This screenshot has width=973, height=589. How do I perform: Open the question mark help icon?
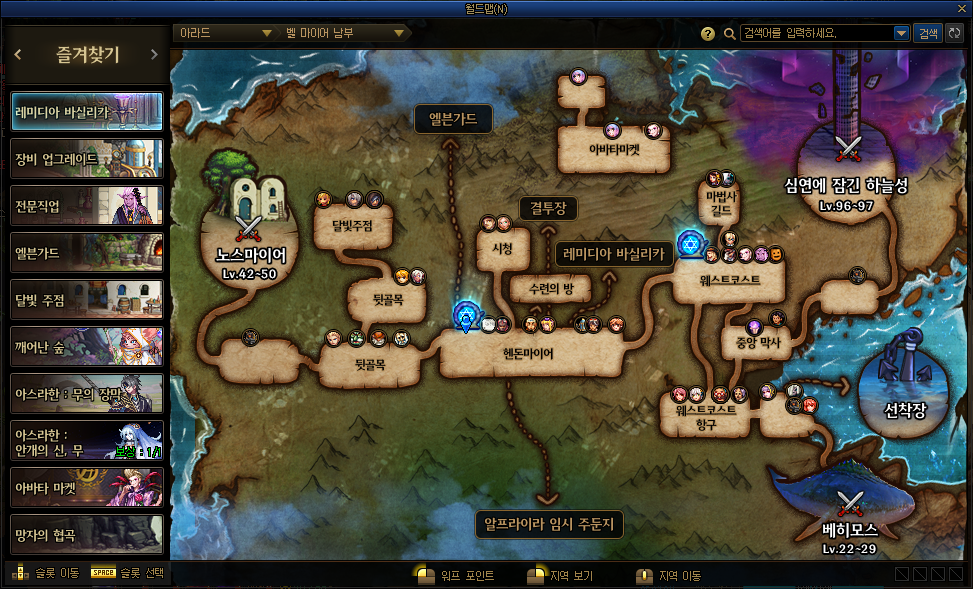tap(708, 33)
